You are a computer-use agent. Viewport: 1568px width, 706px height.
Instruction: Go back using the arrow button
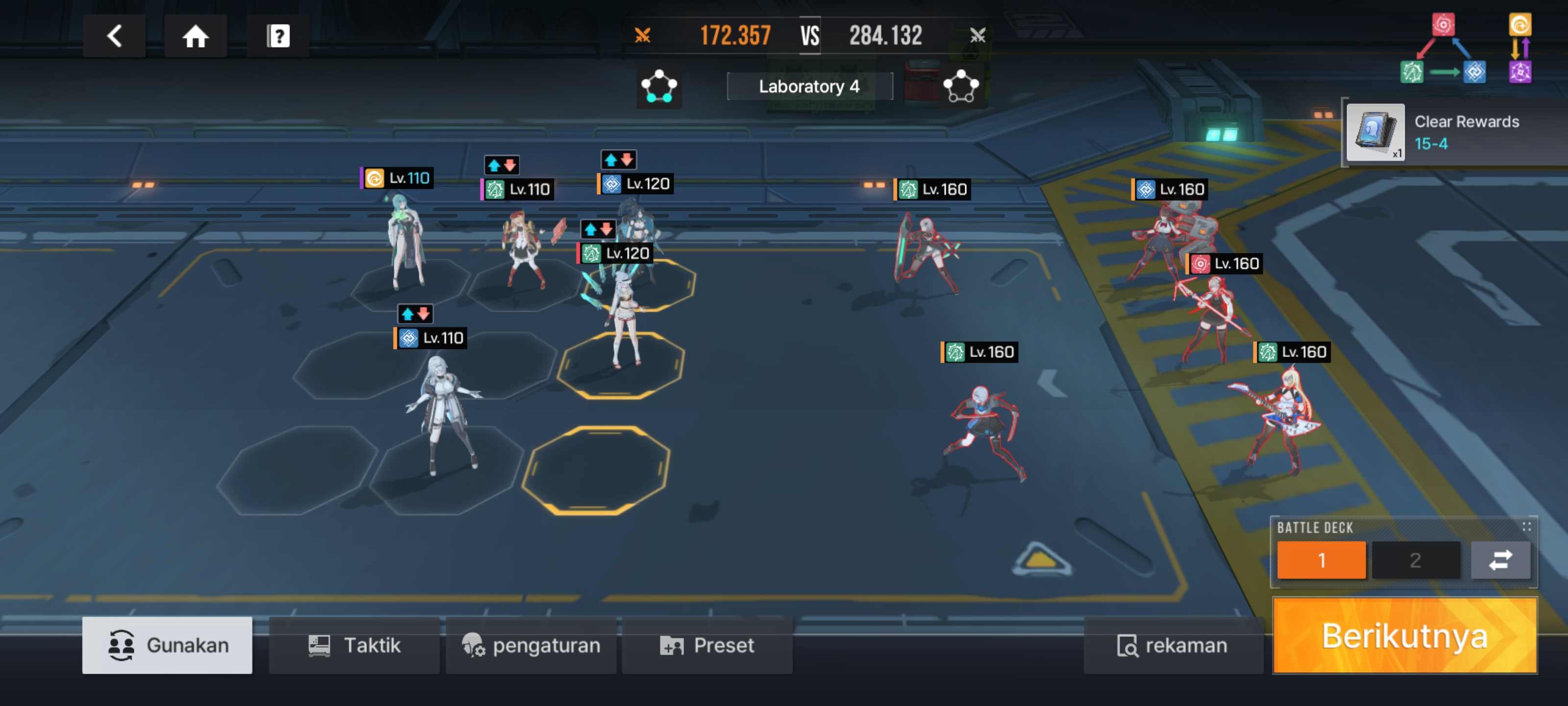point(114,36)
